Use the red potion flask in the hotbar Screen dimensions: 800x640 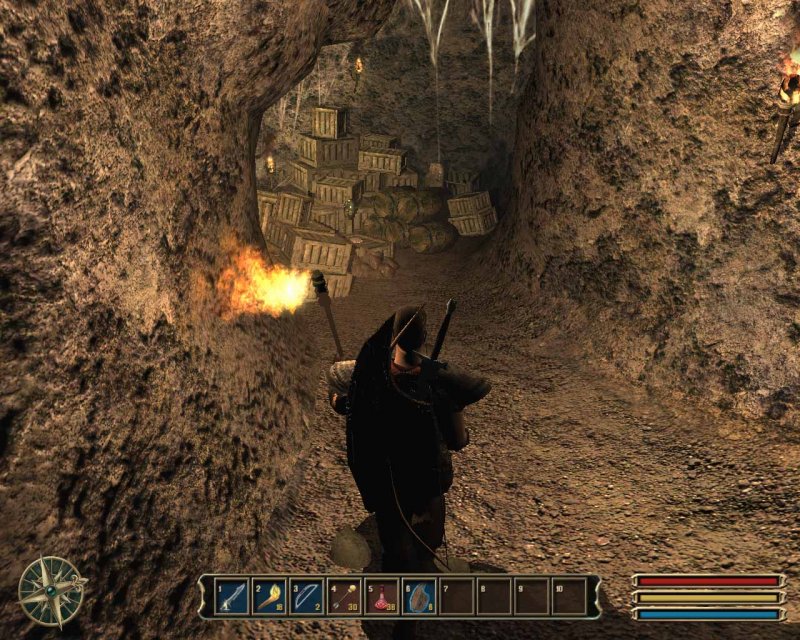[x=382, y=596]
